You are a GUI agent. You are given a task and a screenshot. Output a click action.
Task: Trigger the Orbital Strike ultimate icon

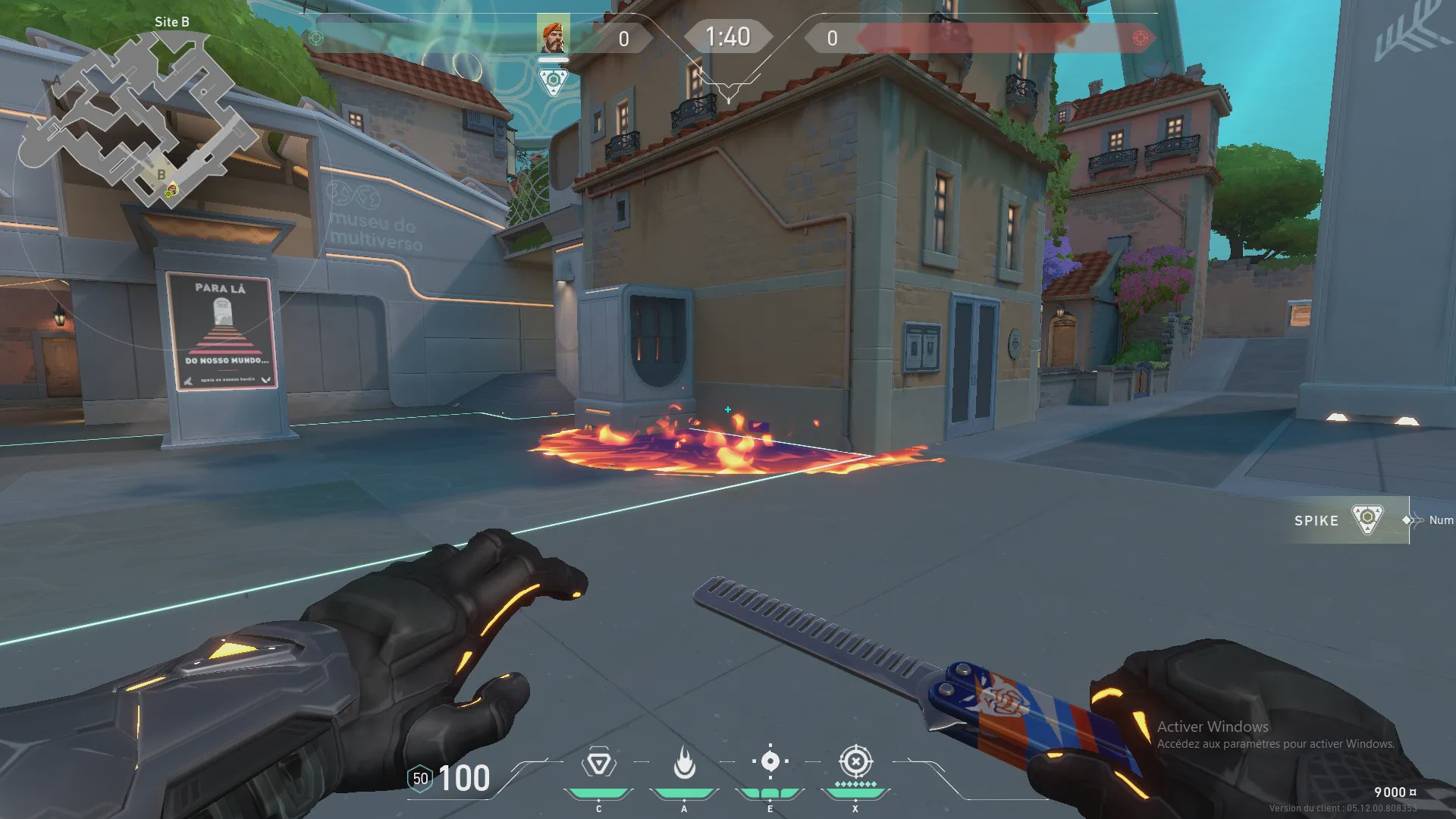(x=855, y=761)
